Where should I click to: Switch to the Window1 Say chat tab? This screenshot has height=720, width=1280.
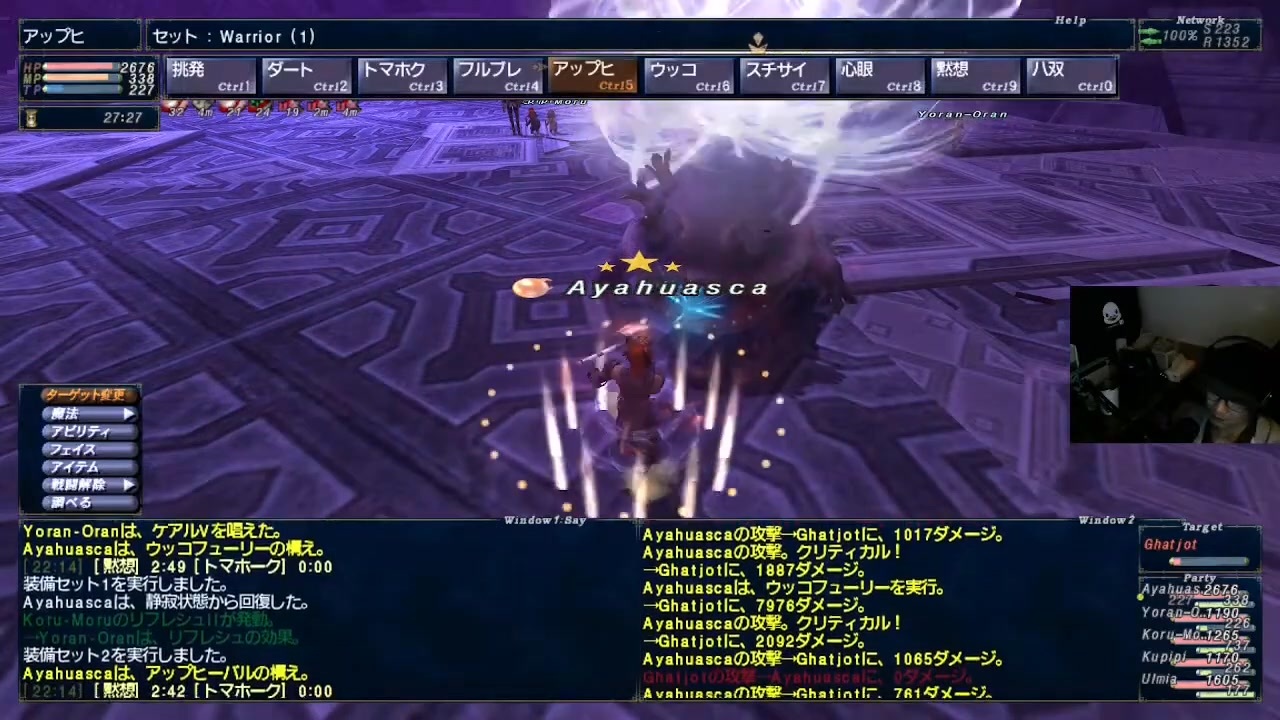[x=545, y=519]
